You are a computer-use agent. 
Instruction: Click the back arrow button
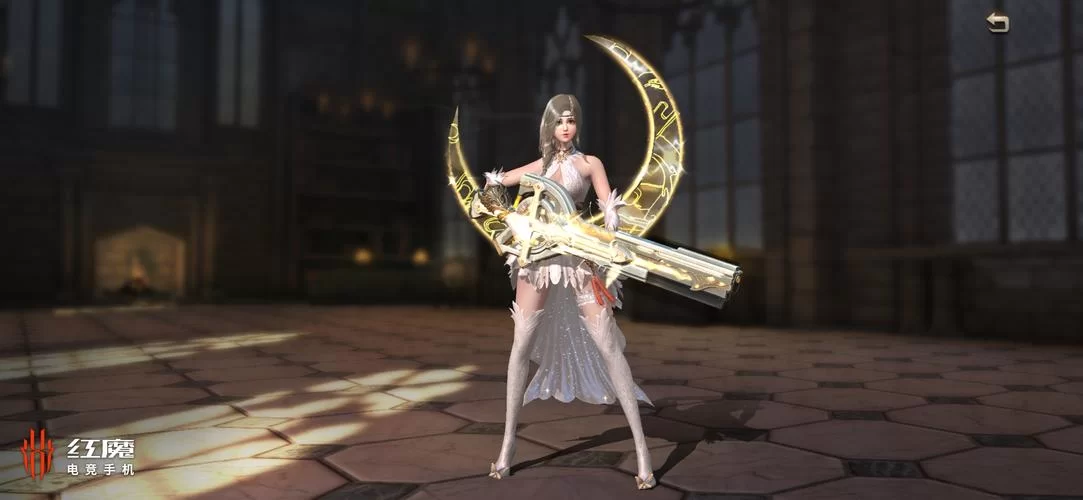[x=997, y=23]
